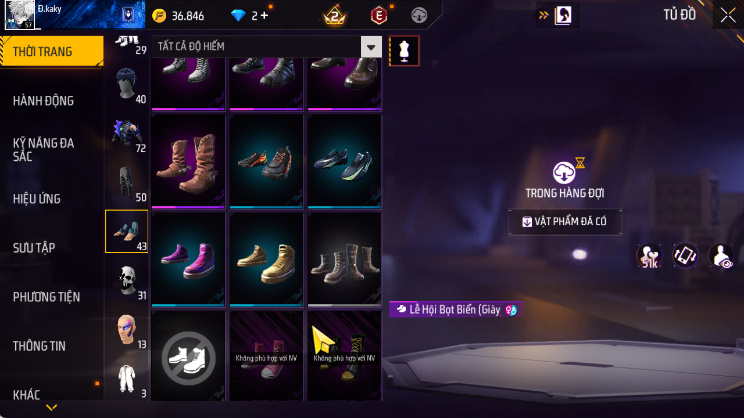This screenshot has height=418, width=744.
Task: Toggle the mannequin preview button
Action: pyautogui.click(x=404, y=48)
